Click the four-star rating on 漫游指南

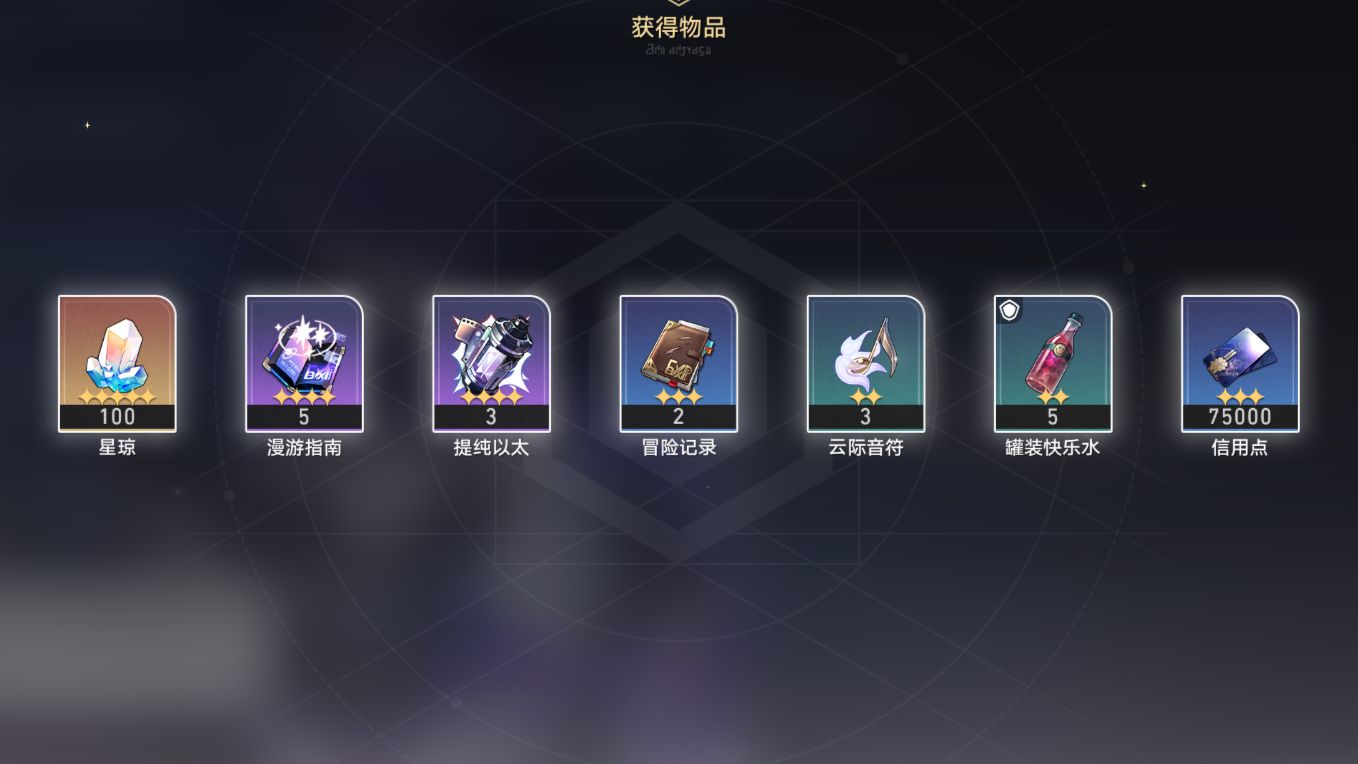[304, 398]
